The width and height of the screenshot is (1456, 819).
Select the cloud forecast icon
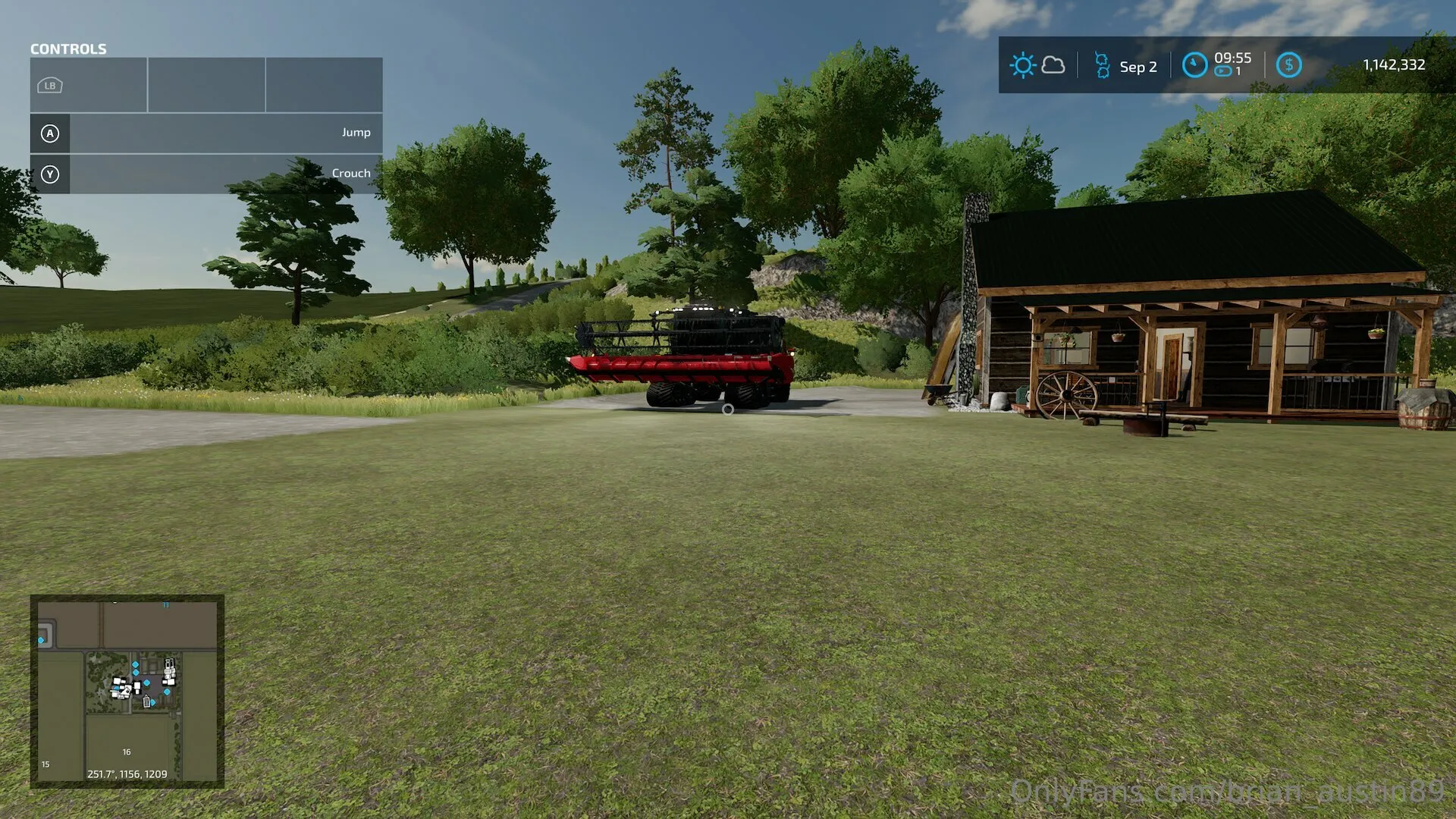coord(1053,65)
